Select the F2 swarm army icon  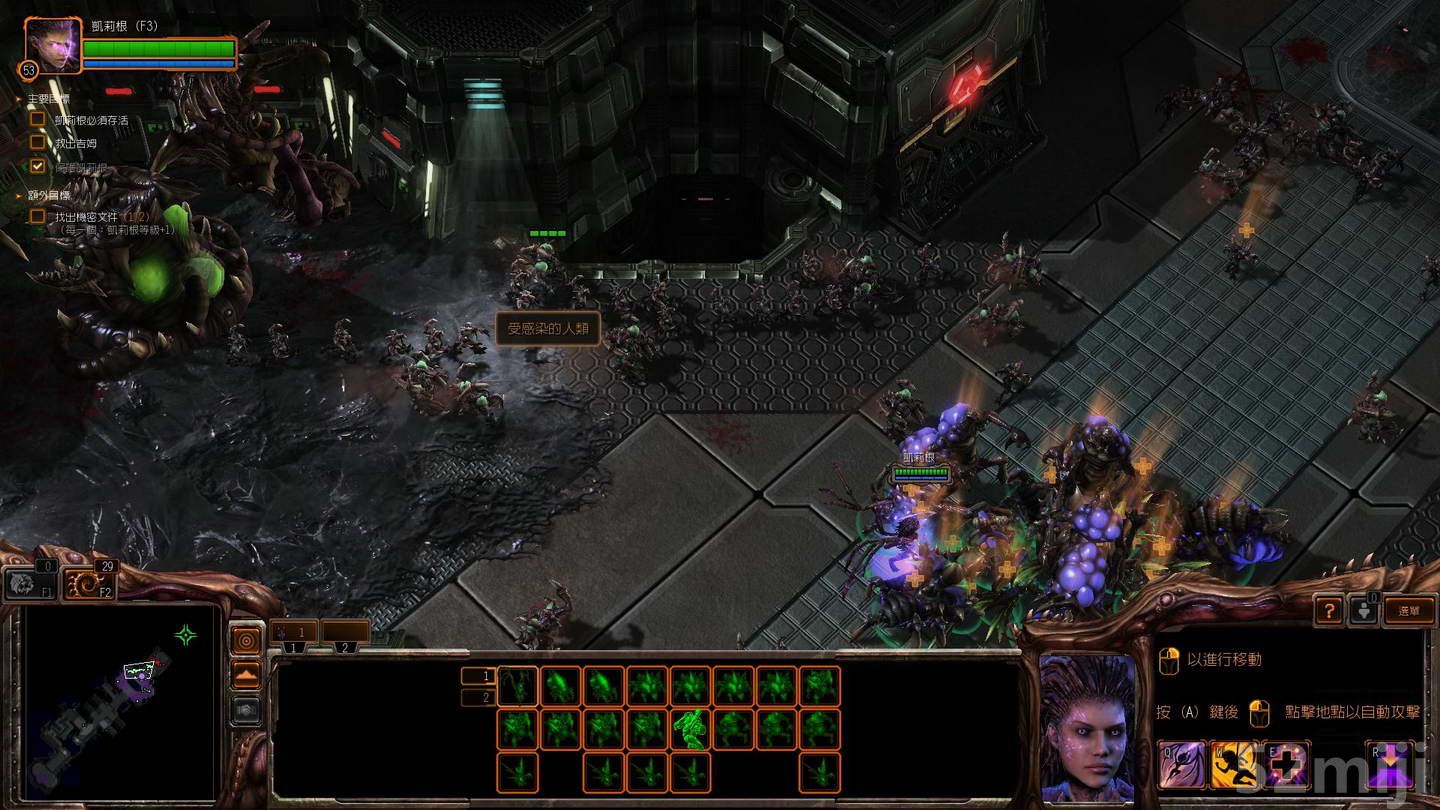pos(91,583)
